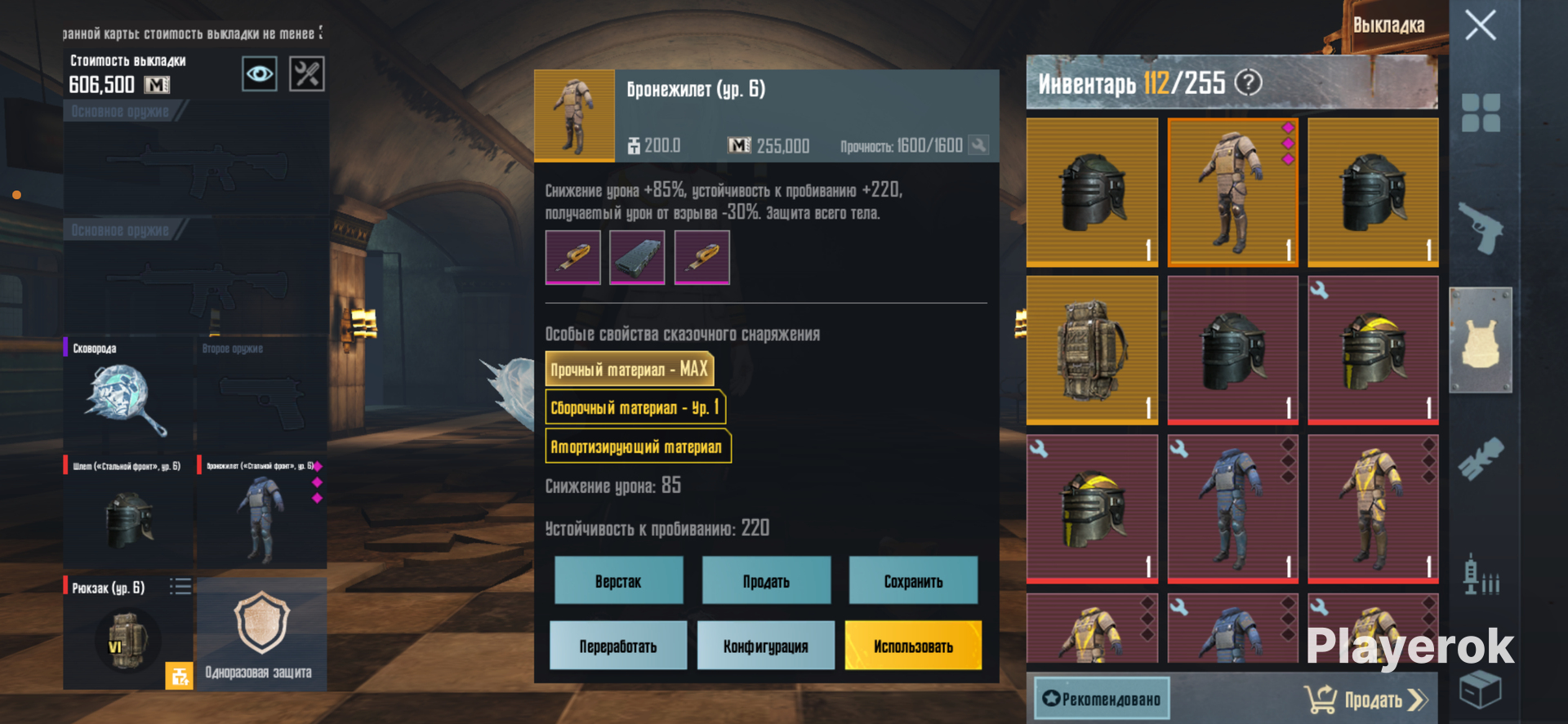Select the Прочный материал - MAX property
Image resolution: width=1568 pixels, height=724 pixels.
tap(629, 369)
